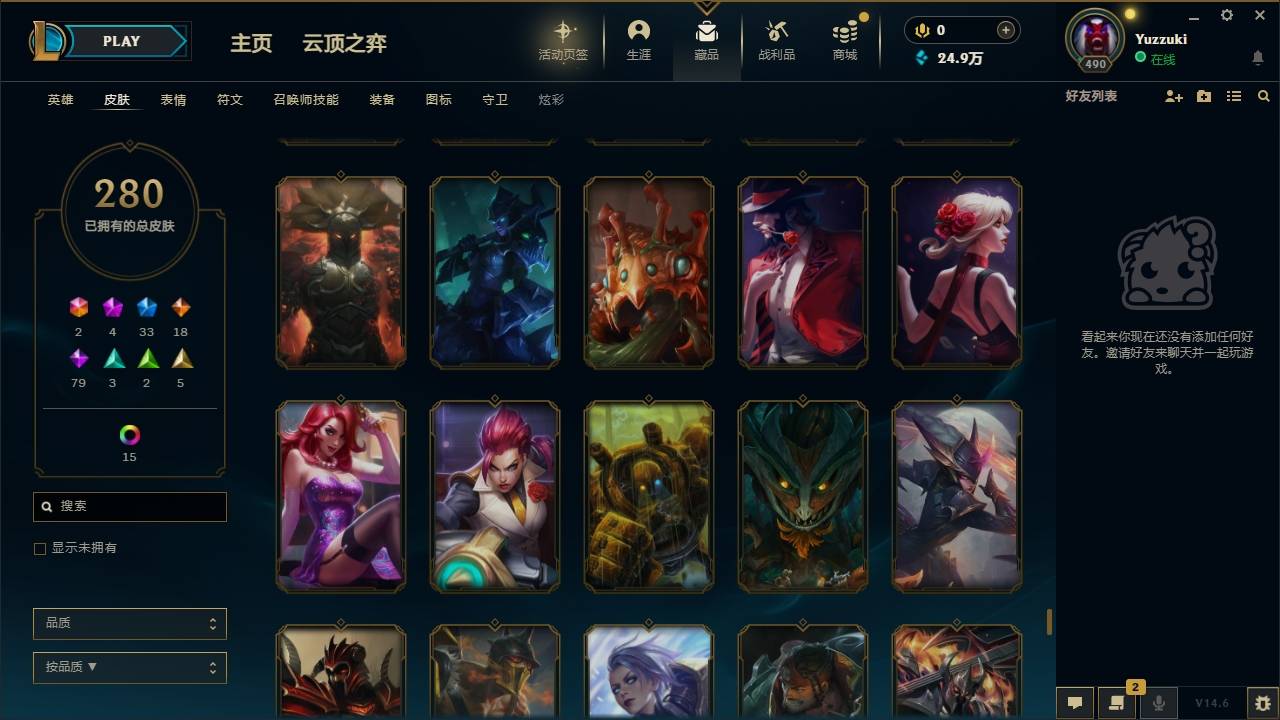Open the 品质 quality dropdown
Viewport: 1280px width, 720px height.
pos(129,623)
